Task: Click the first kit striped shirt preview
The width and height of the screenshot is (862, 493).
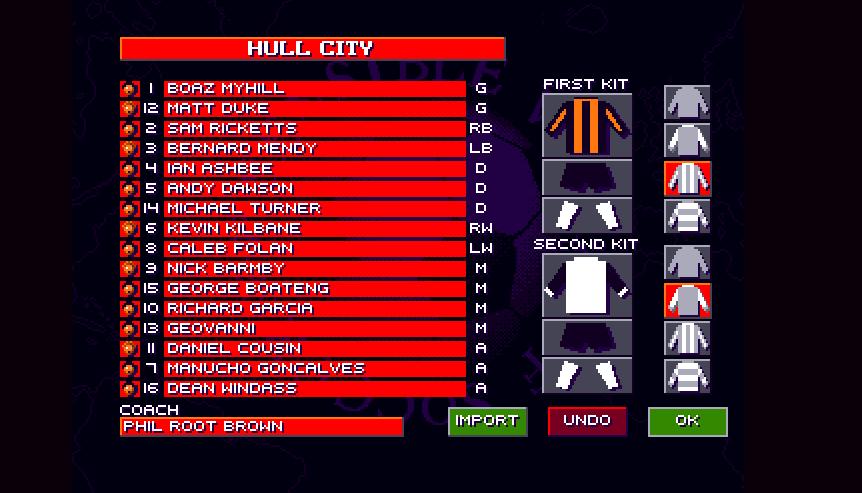Action: pos(587,126)
